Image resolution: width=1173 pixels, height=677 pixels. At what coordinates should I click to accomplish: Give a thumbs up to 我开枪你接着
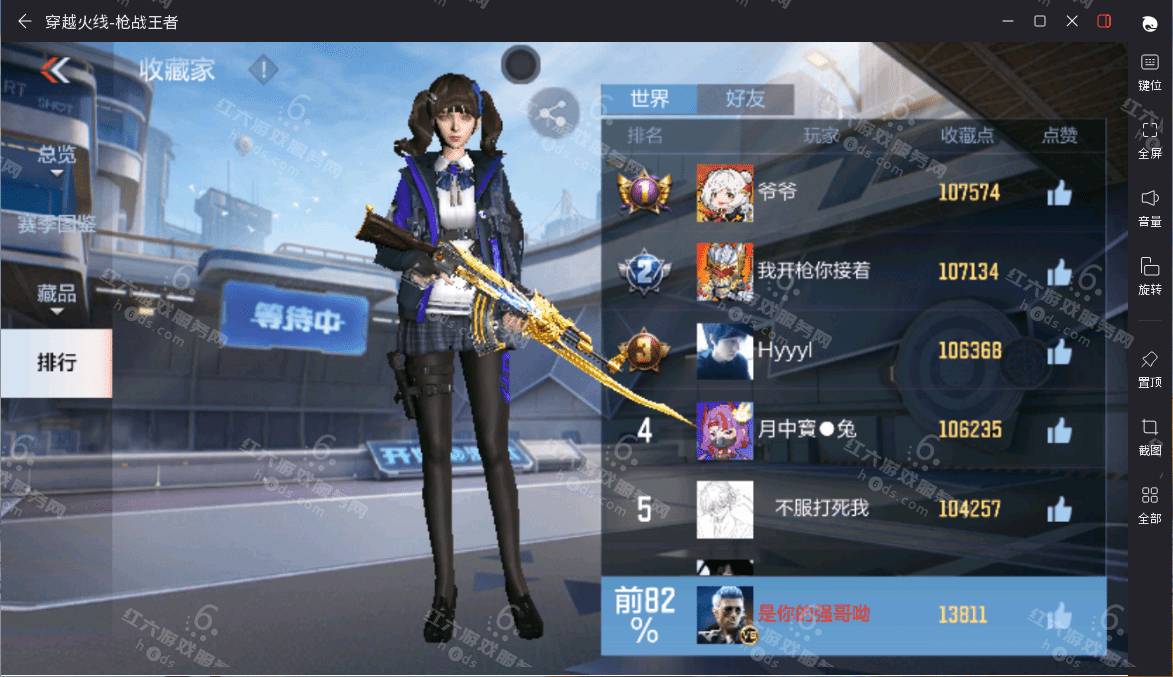(x=1059, y=272)
